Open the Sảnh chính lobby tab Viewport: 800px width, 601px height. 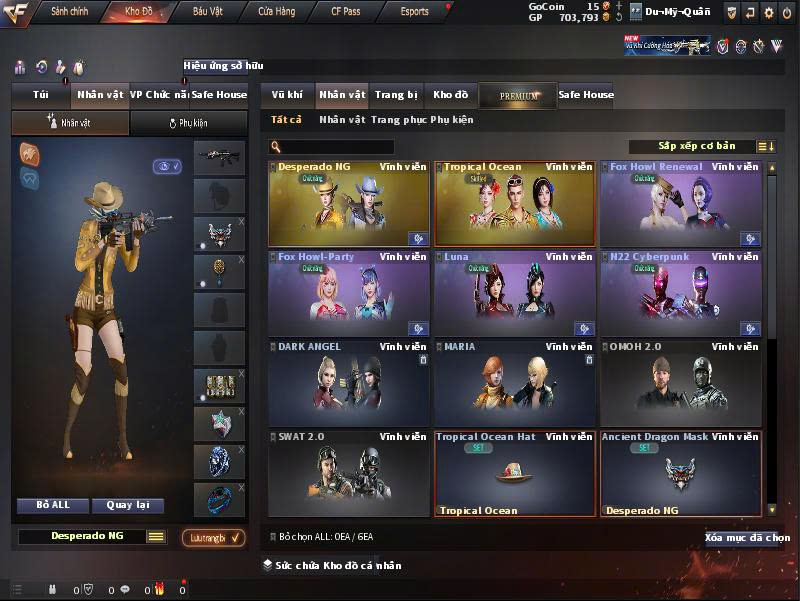click(70, 12)
